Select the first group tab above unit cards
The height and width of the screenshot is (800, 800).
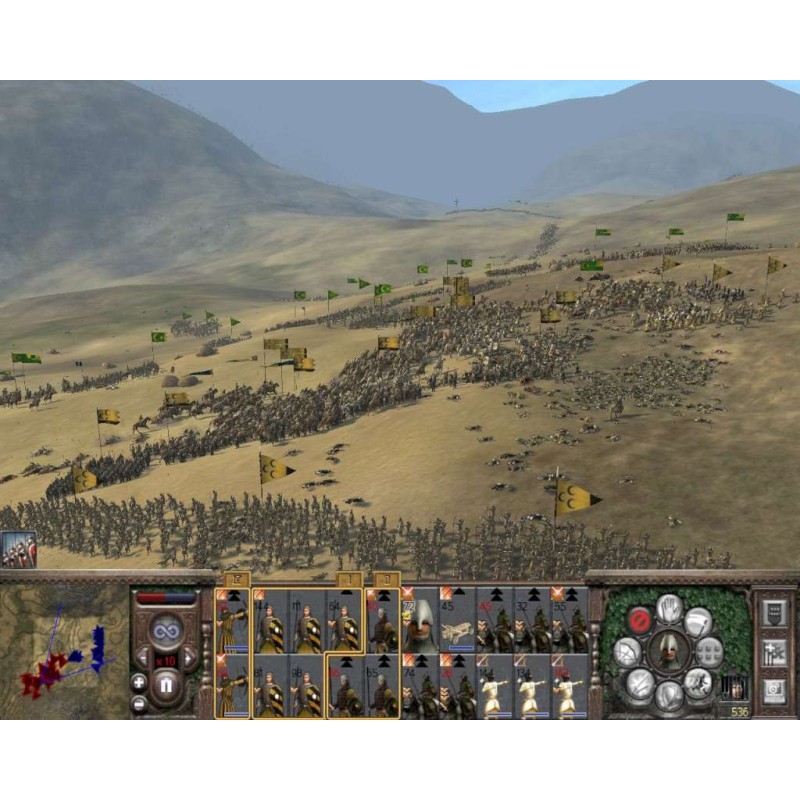click(x=237, y=578)
